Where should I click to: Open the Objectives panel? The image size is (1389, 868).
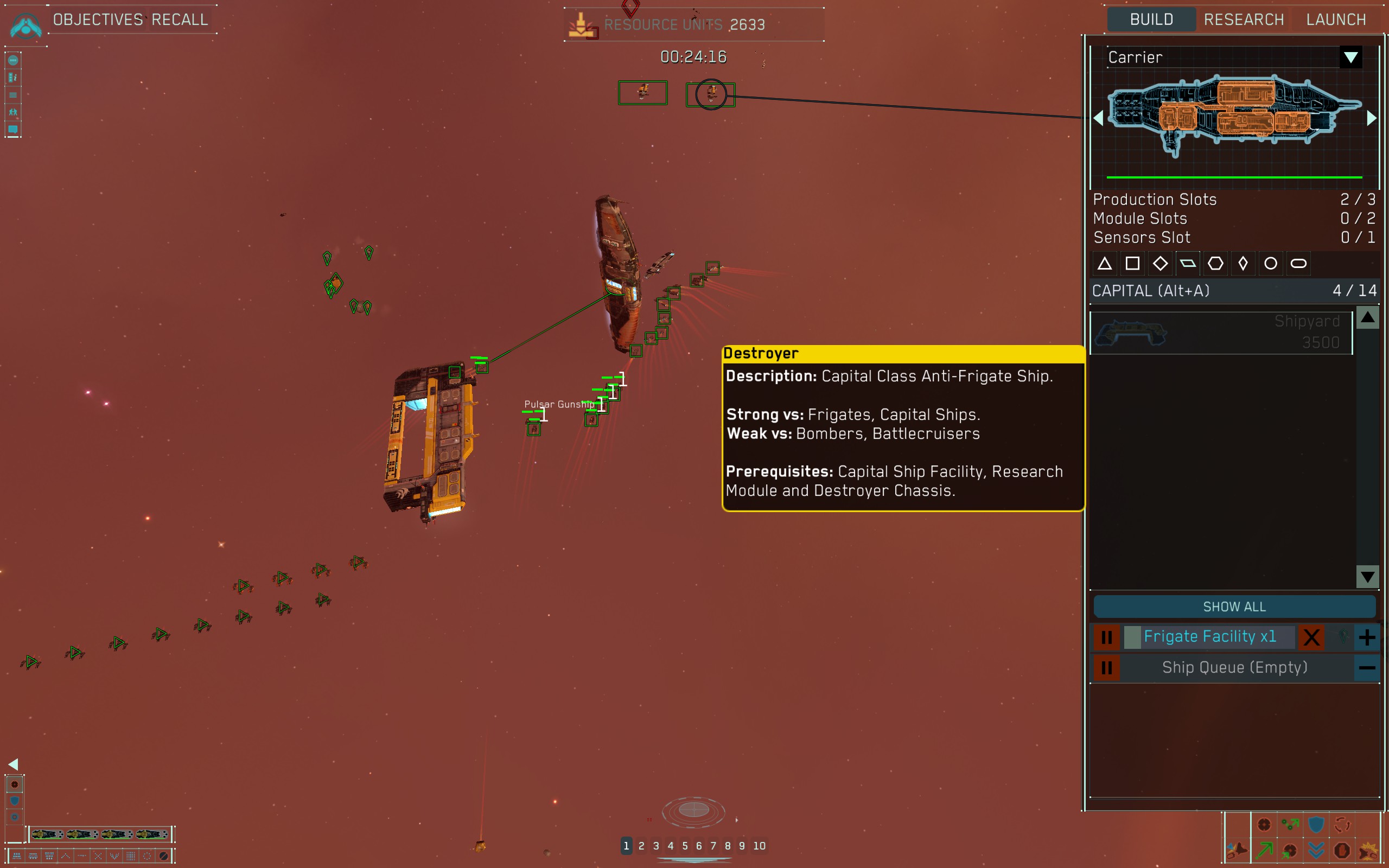coord(98,20)
